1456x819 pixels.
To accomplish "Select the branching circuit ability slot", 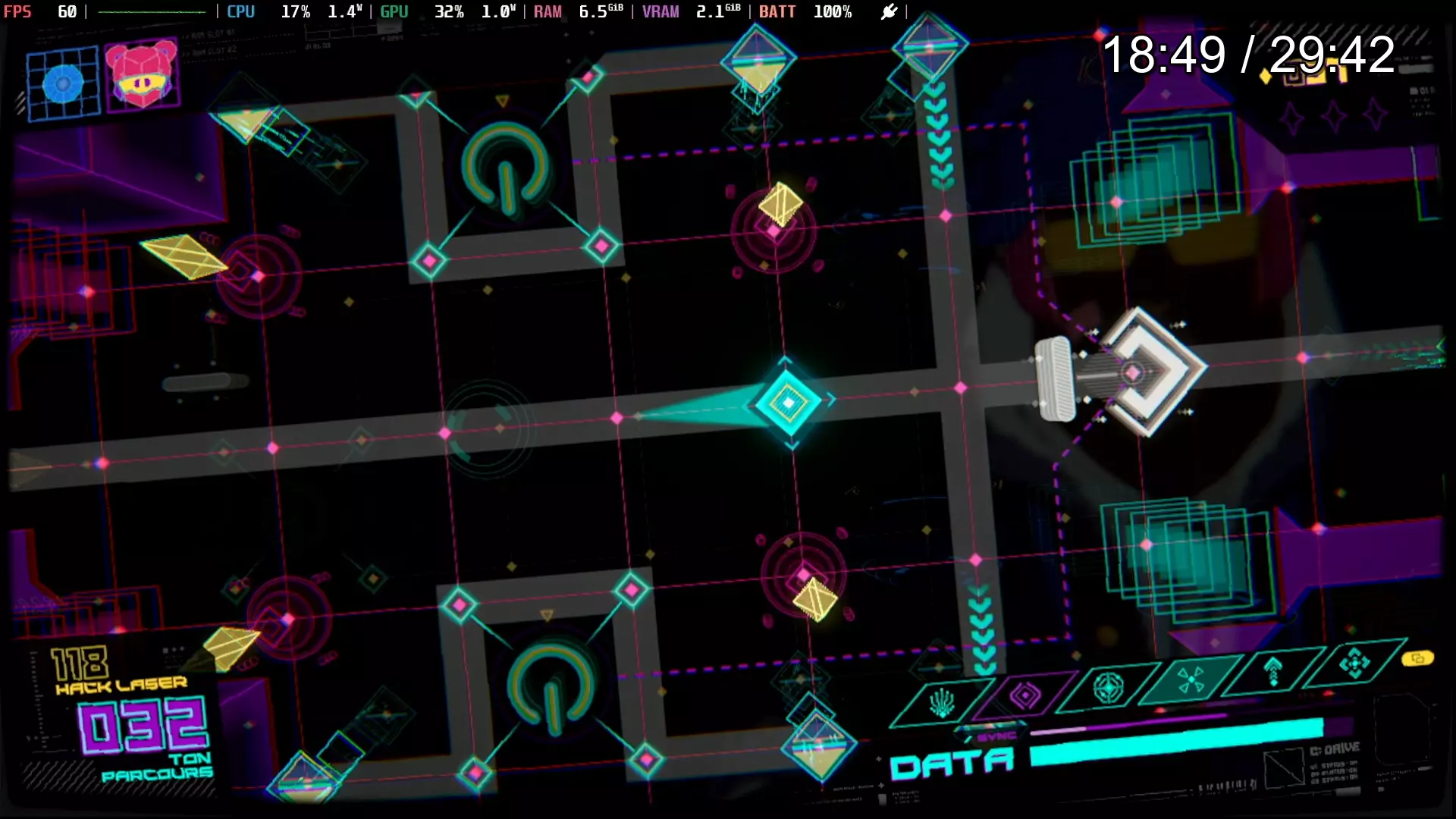I will tap(942, 703).
